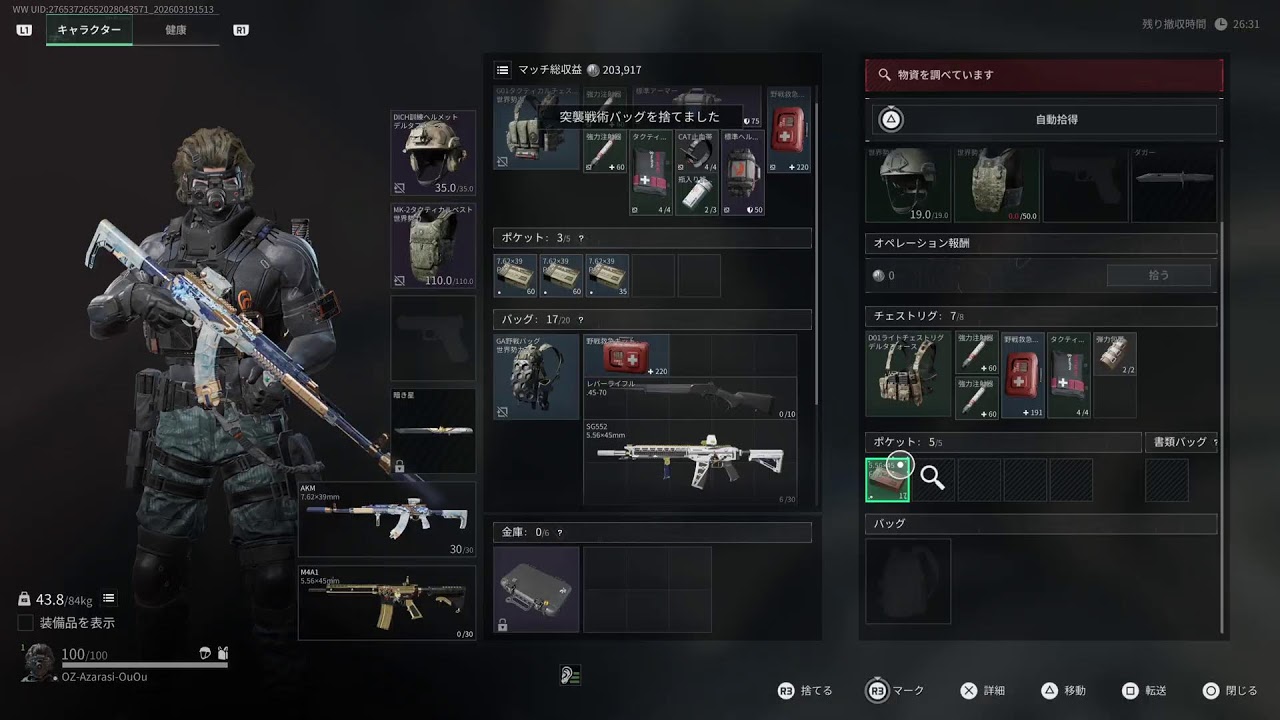Select the highlighted green ammo pocket item
This screenshot has height=720, width=1280.
pyautogui.click(x=887, y=479)
